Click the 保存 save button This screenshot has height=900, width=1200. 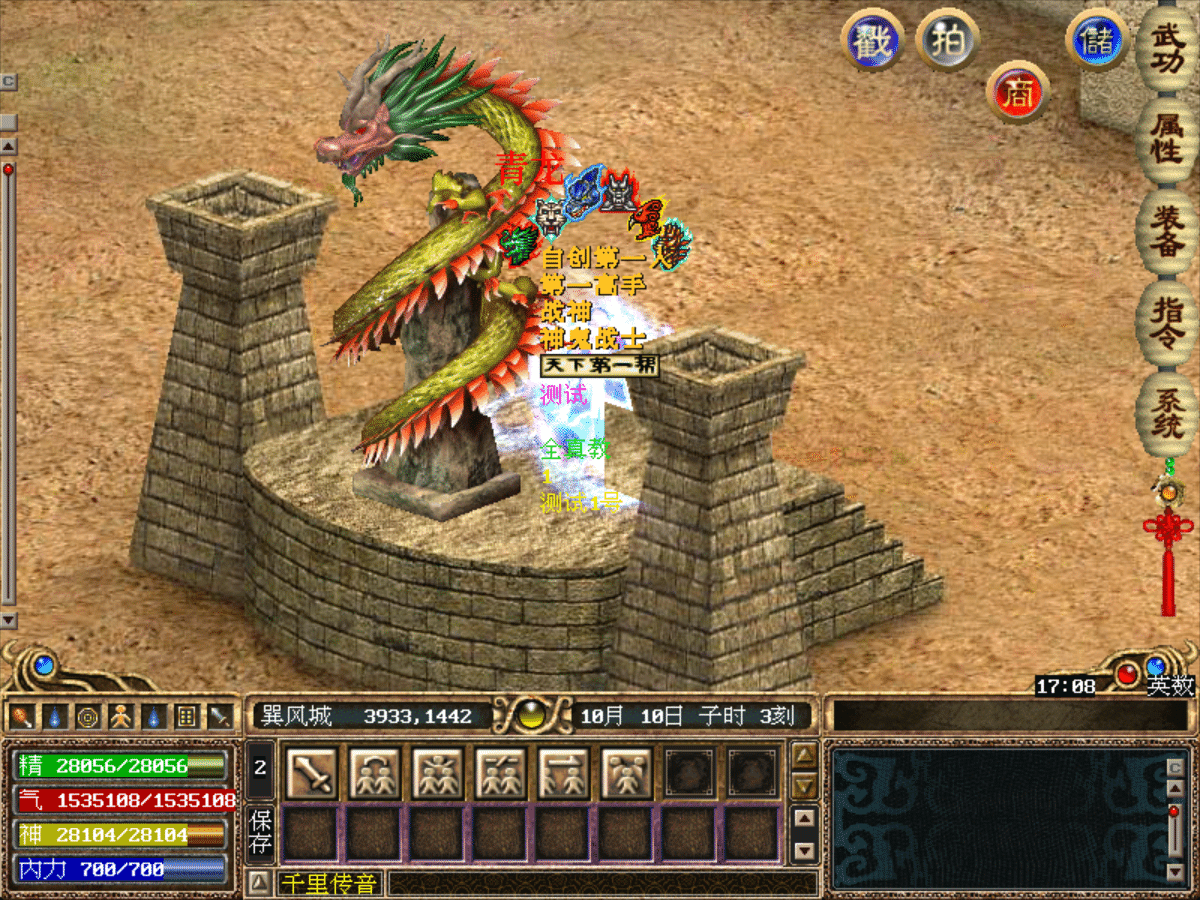coord(259,834)
